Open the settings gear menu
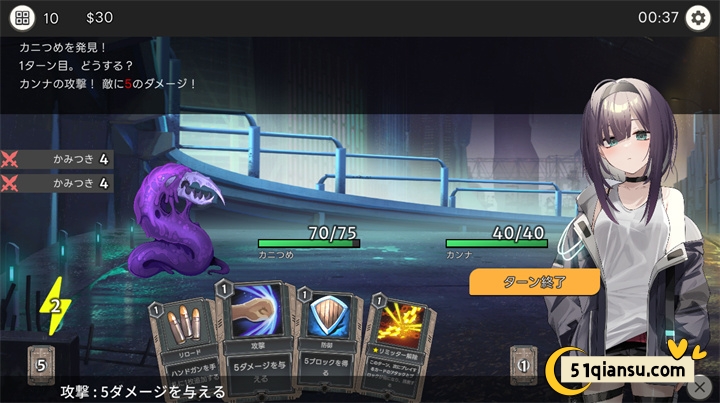Screen dimensions: 720x403 [x=697, y=18]
